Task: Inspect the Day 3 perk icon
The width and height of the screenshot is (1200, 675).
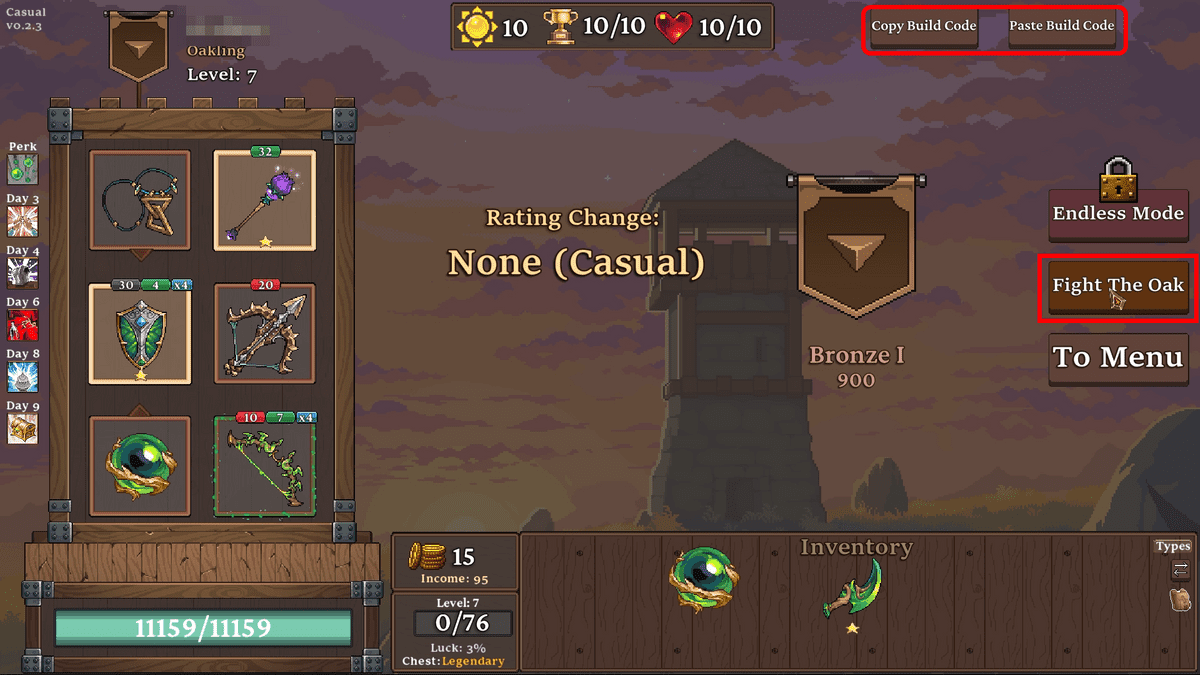Action: pyautogui.click(x=22, y=222)
